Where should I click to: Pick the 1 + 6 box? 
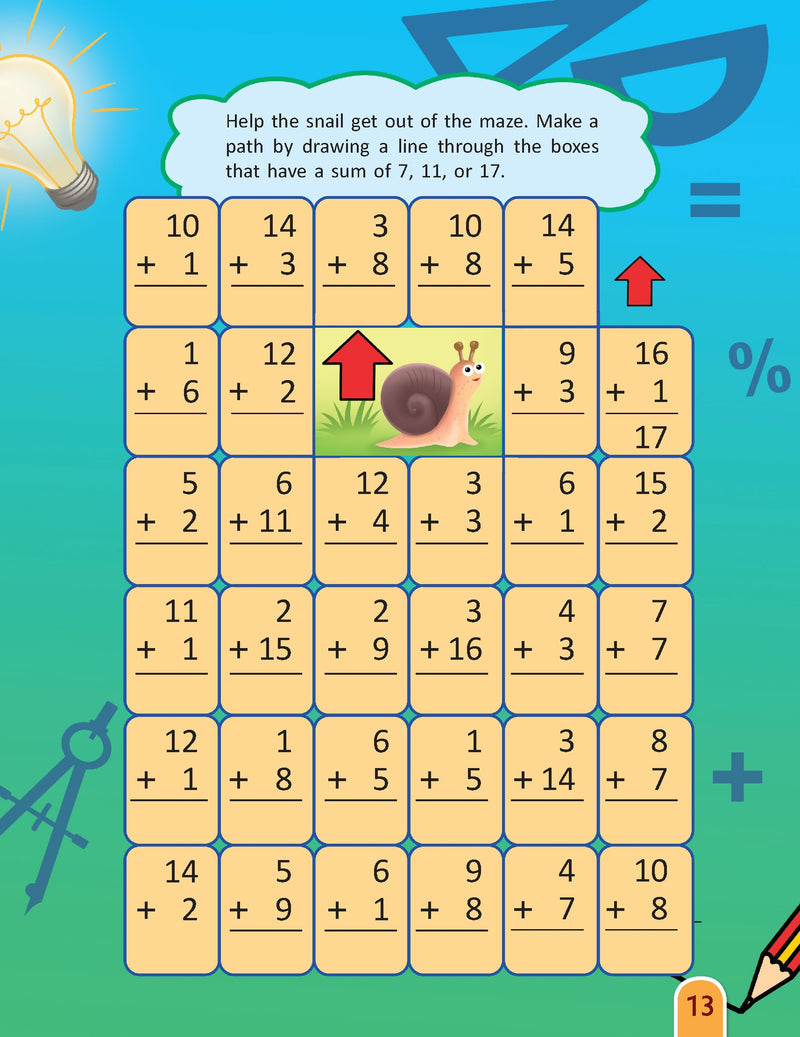(171, 391)
